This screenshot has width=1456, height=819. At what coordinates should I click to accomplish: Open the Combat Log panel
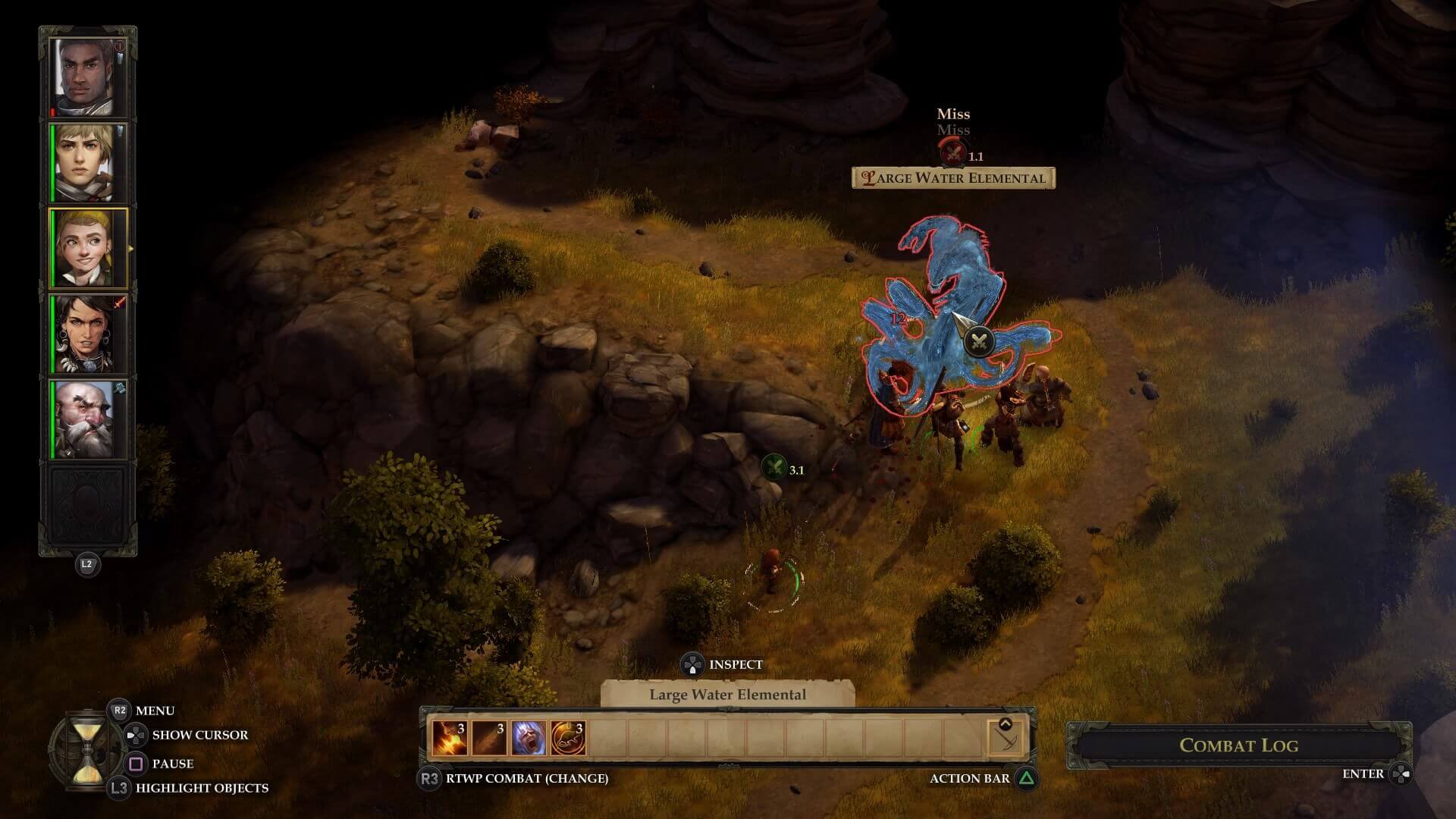tap(1238, 745)
